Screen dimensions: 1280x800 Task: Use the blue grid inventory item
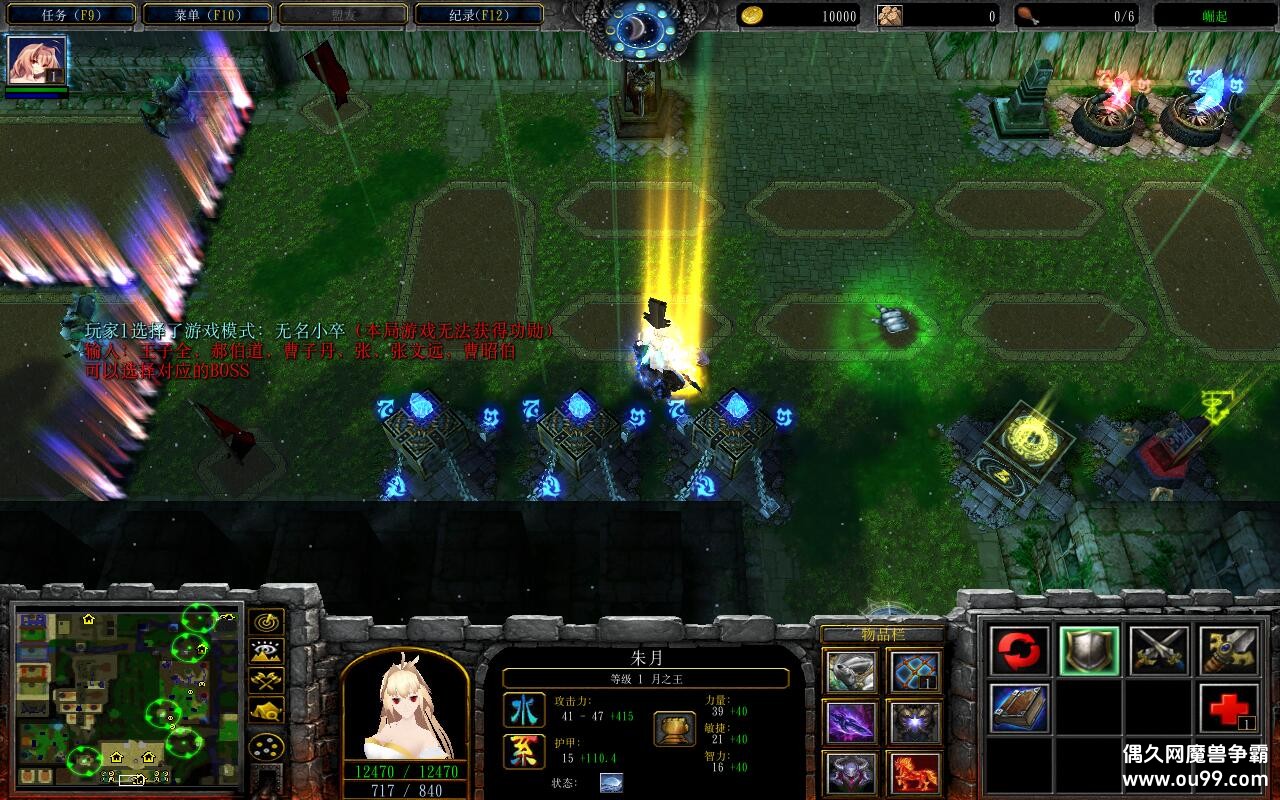(915, 671)
